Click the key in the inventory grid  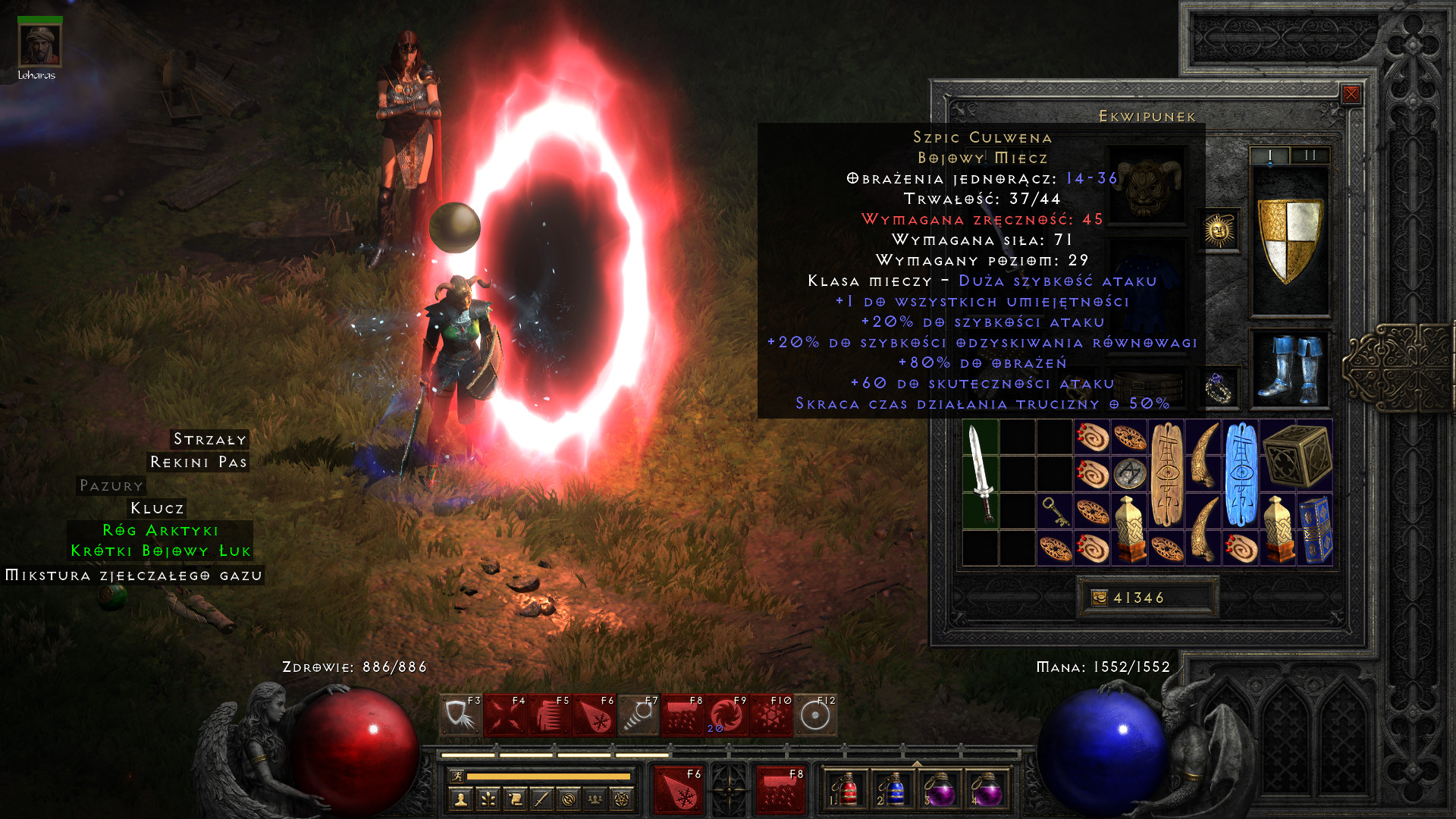pyautogui.click(x=1055, y=511)
